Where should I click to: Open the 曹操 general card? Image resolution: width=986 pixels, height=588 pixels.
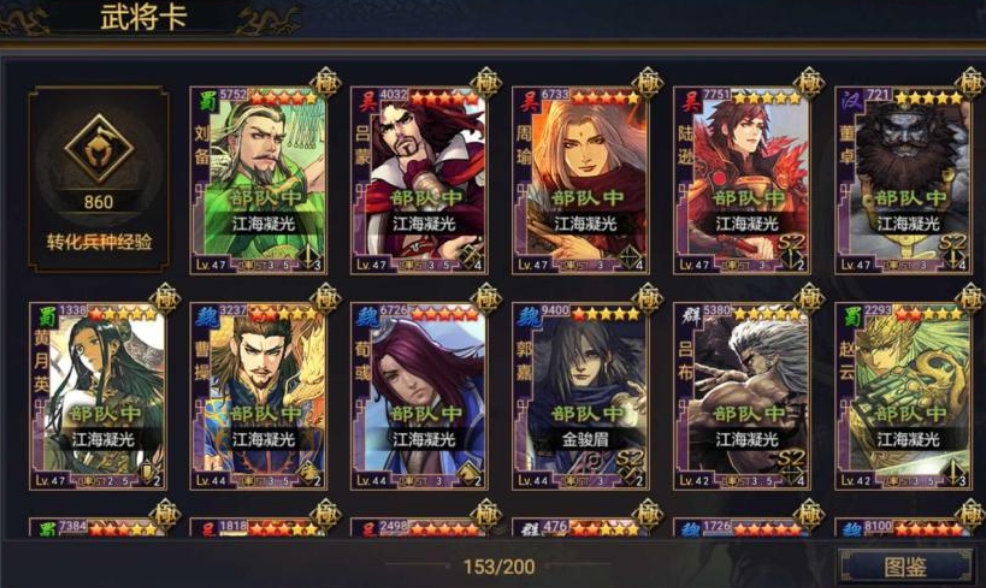[x=258, y=396]
